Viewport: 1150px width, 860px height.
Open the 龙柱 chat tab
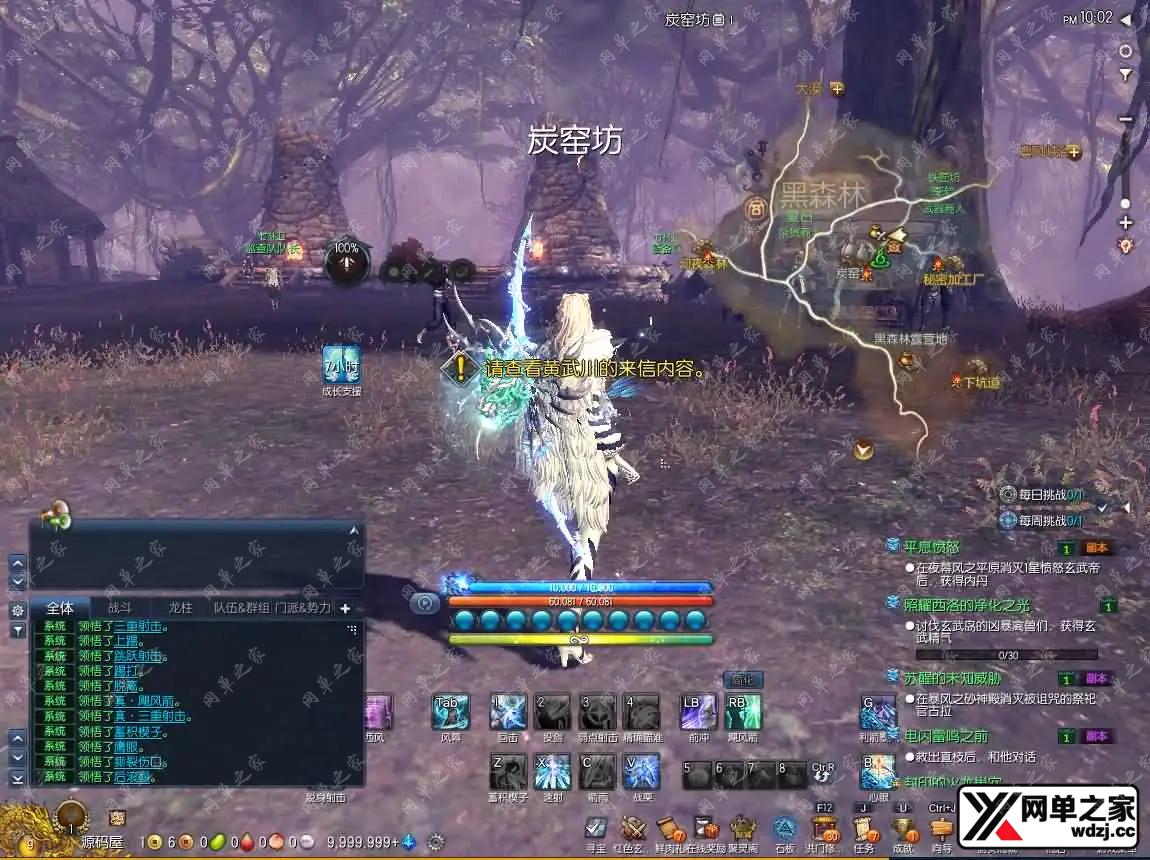point(180,607)
